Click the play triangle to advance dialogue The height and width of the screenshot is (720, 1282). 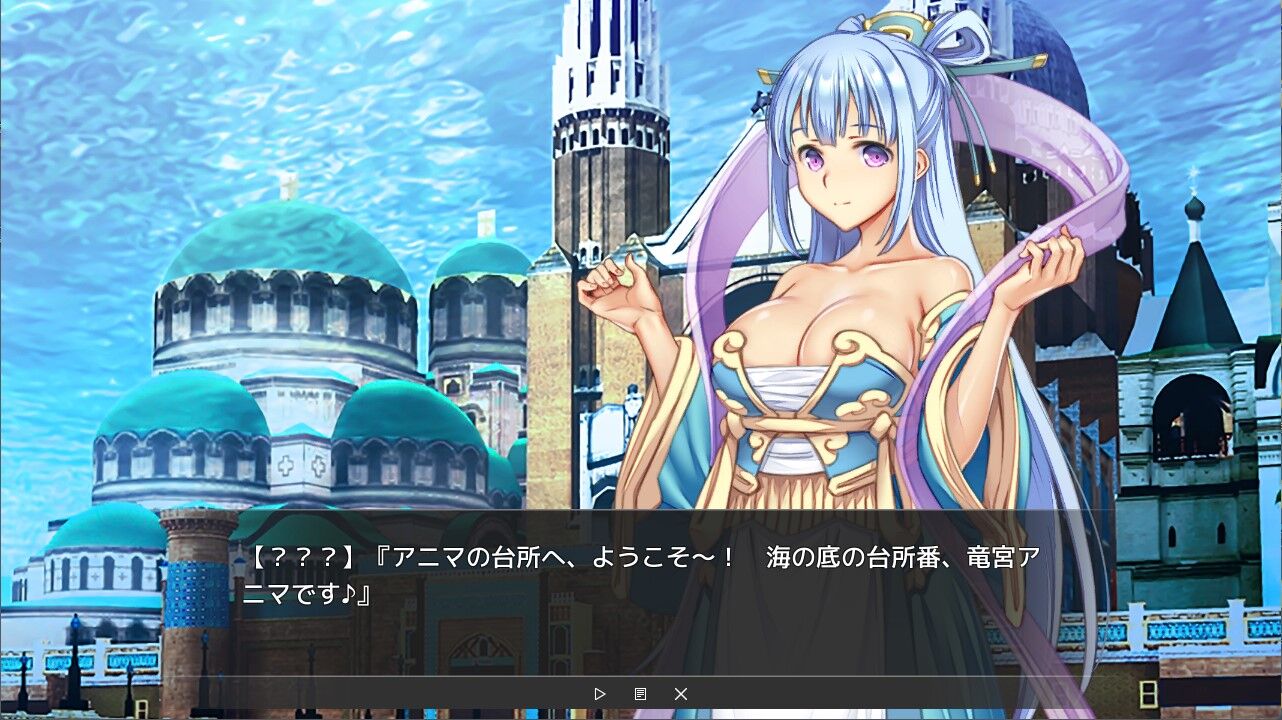(x=601, y=693)
